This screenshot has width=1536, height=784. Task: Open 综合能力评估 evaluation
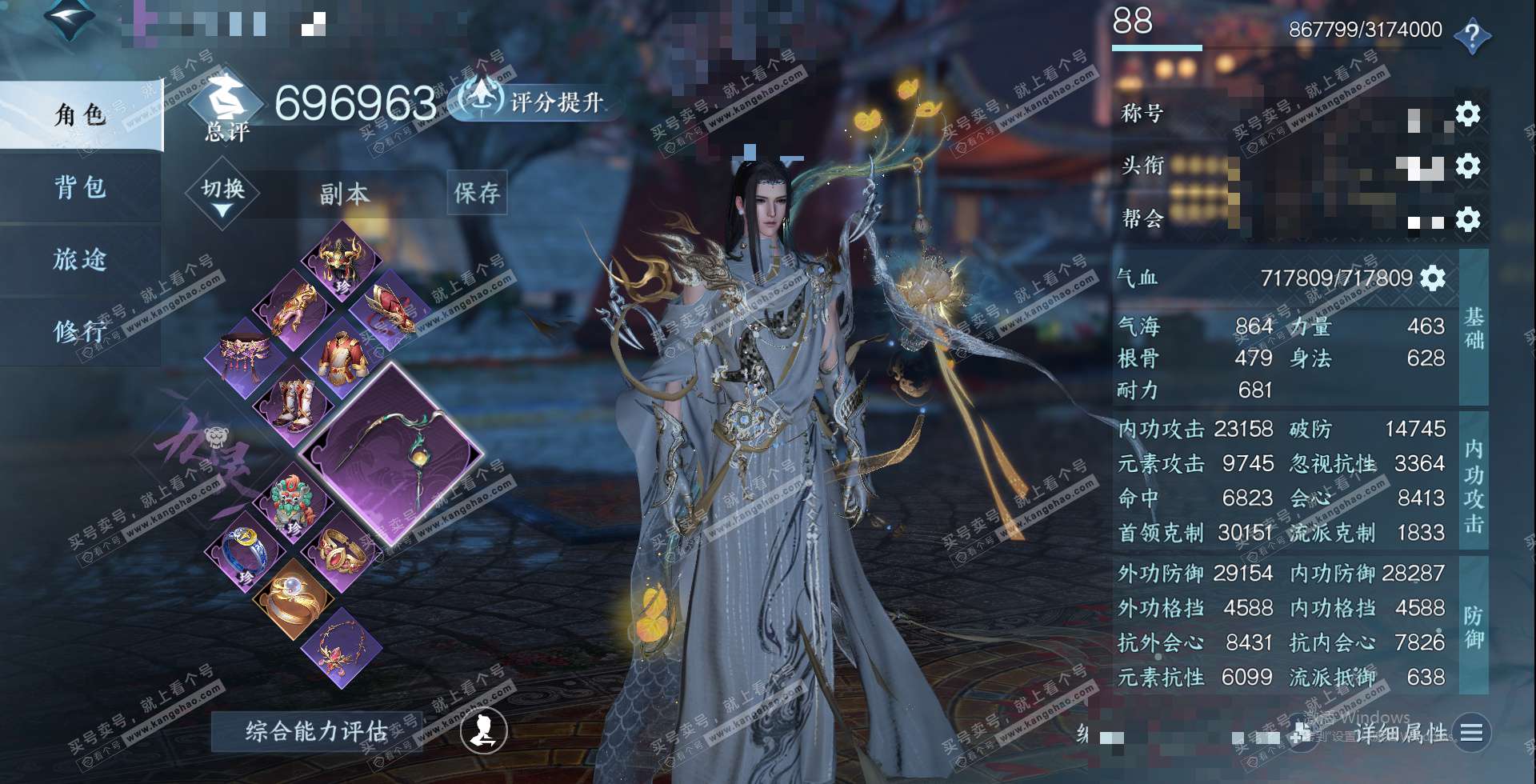click(316, 730)
